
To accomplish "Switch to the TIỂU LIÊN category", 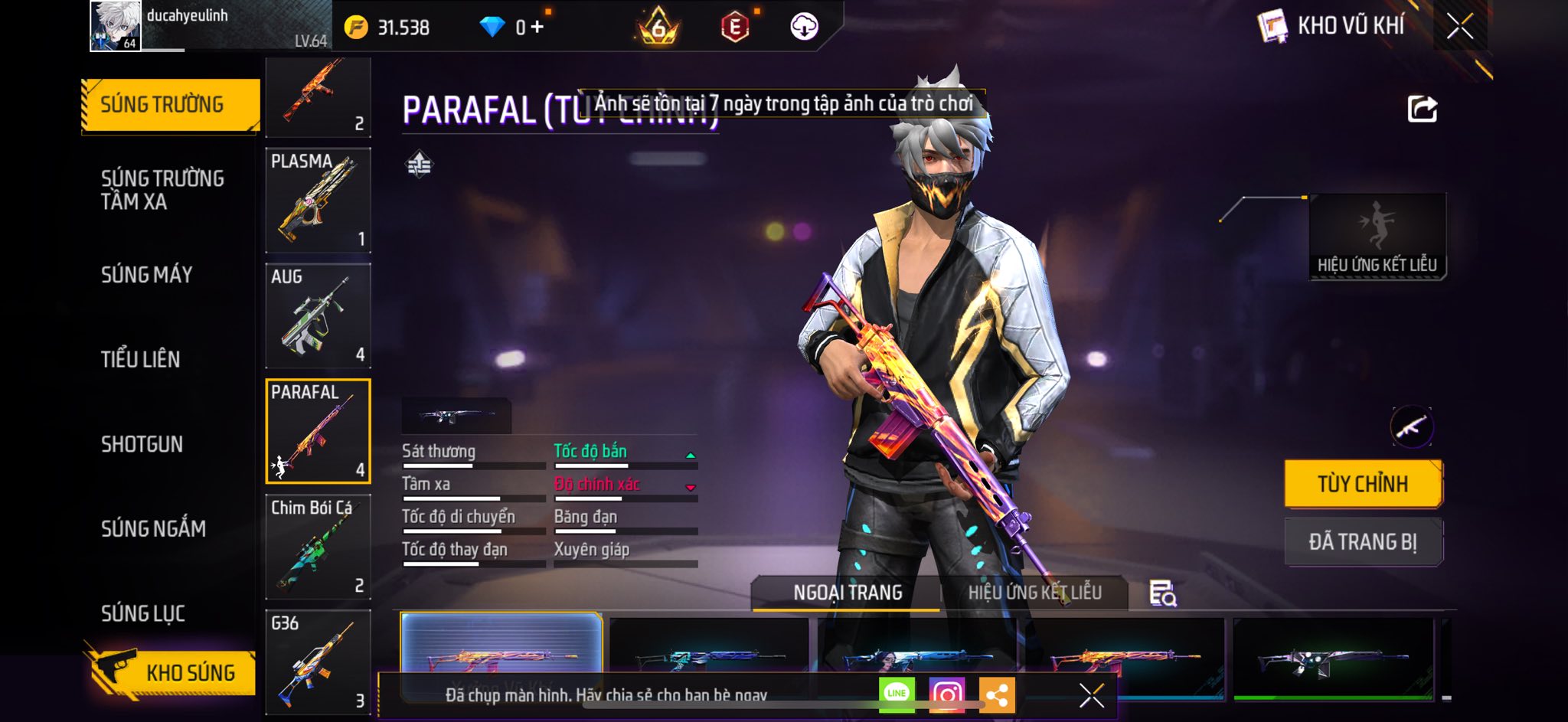I will tap(141, 359).
